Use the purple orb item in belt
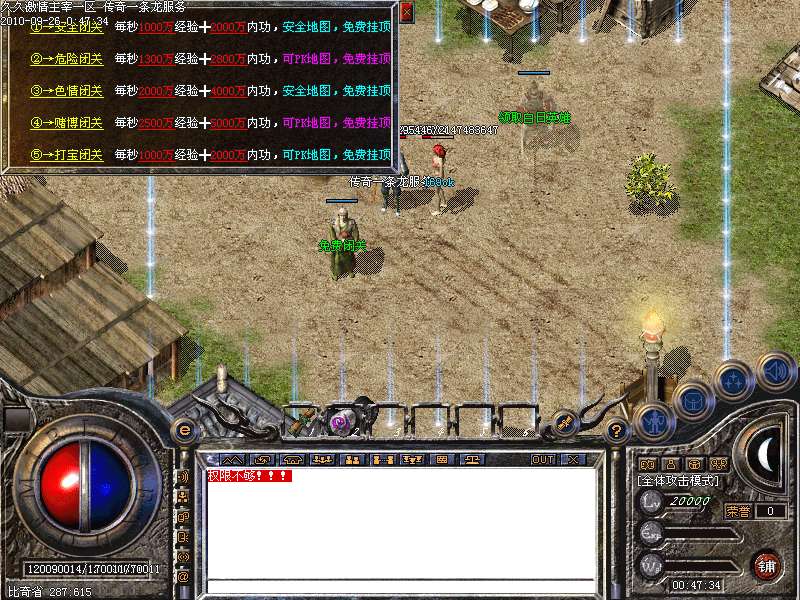The height and width of the screenshot is (600, 800). [x=340, y=422]
